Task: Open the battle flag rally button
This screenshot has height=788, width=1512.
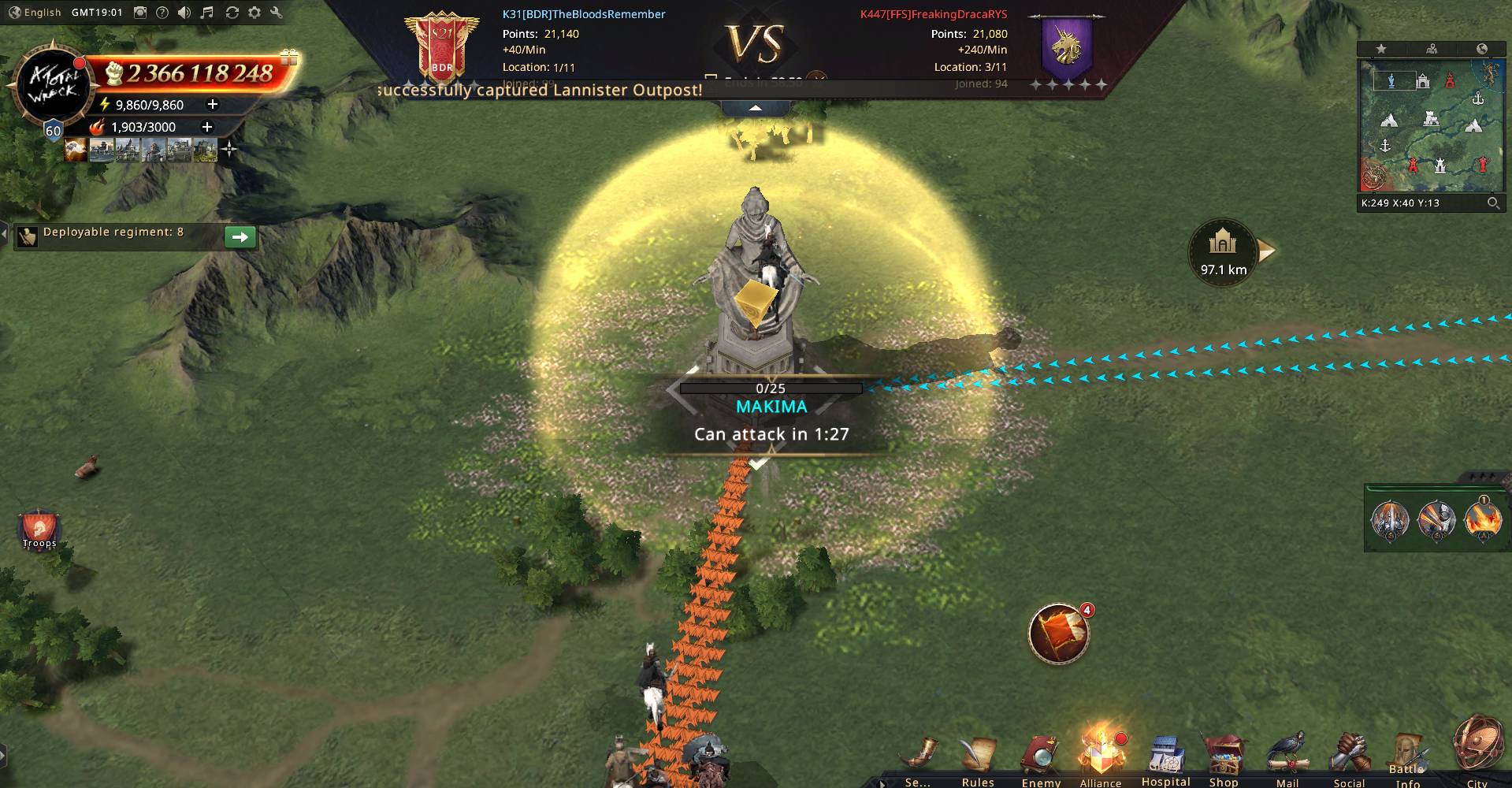Action: pyautogui.click(x=1058, y=634)
